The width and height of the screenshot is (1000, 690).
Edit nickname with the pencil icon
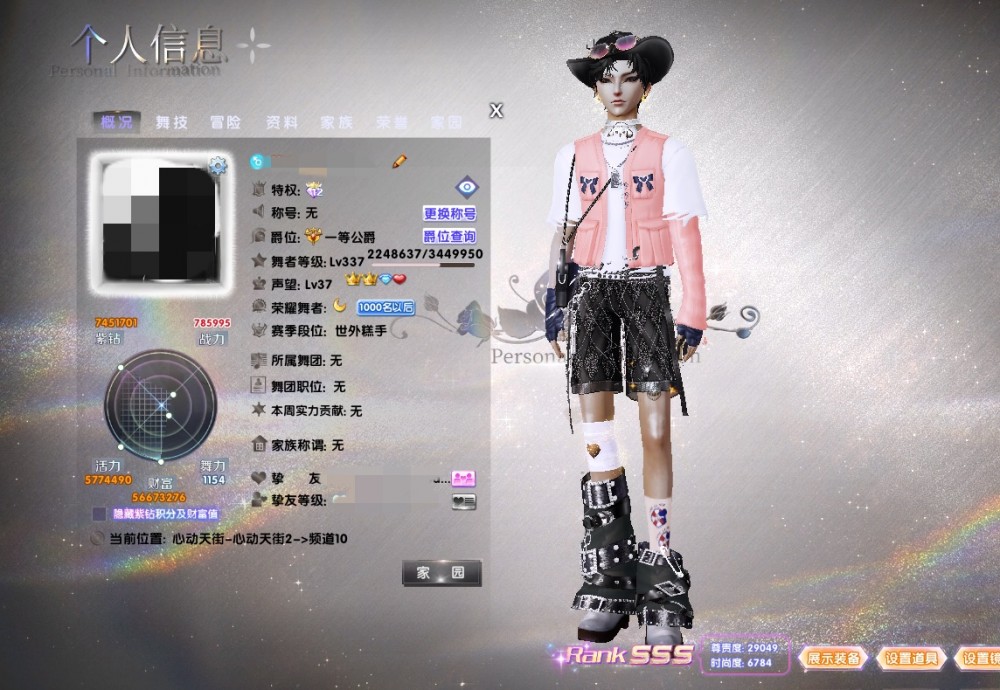[x=399, y=160]
